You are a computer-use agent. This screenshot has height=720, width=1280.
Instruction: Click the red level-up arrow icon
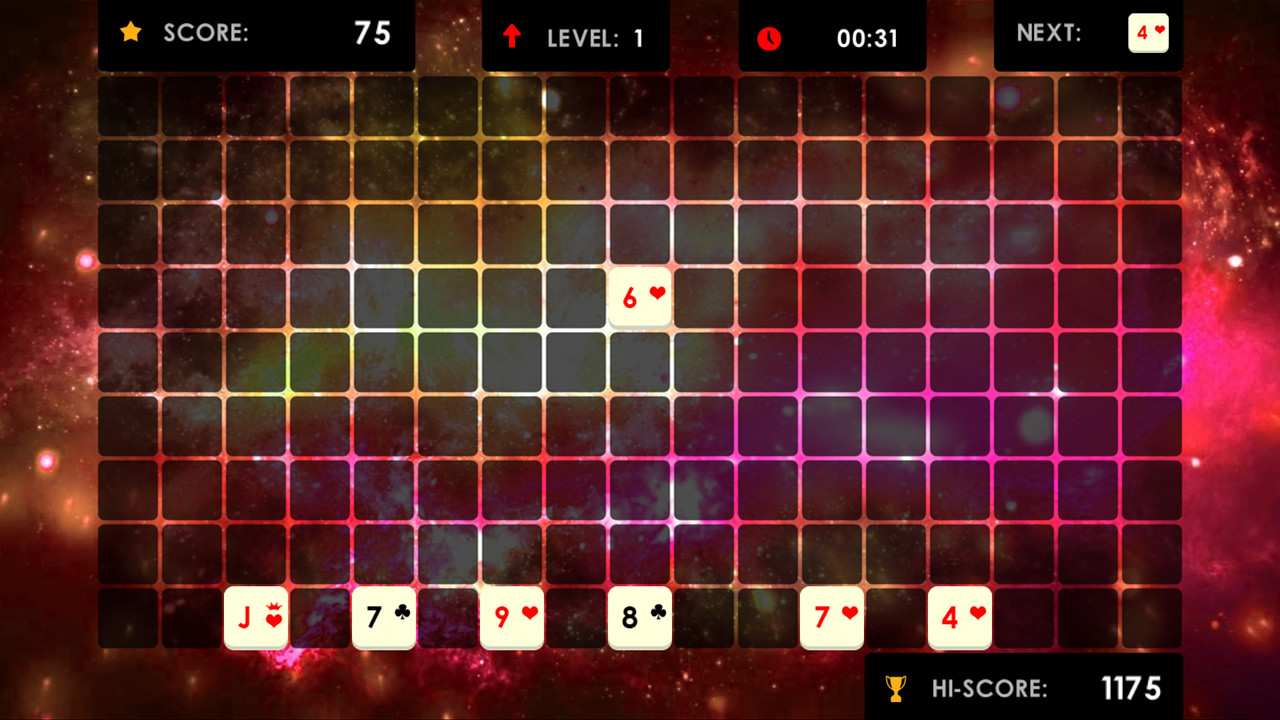tap(514, 33)
